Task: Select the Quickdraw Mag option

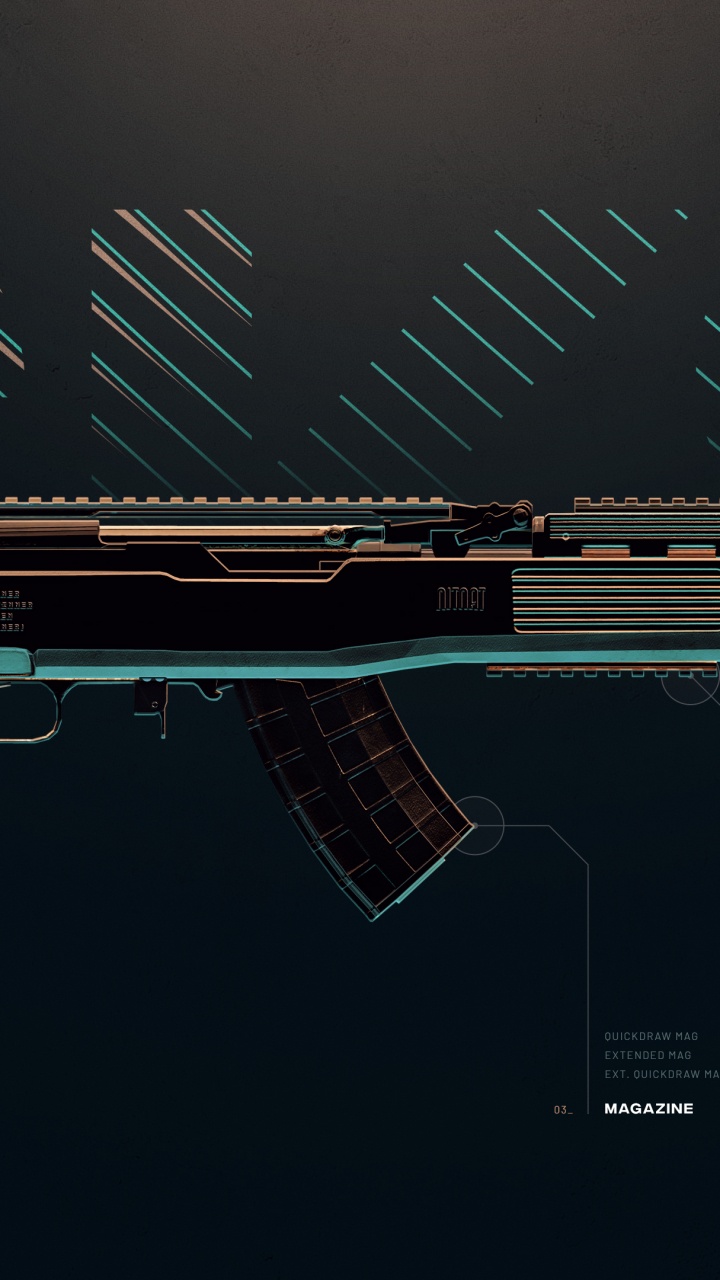Action: tap(651, 1036)
